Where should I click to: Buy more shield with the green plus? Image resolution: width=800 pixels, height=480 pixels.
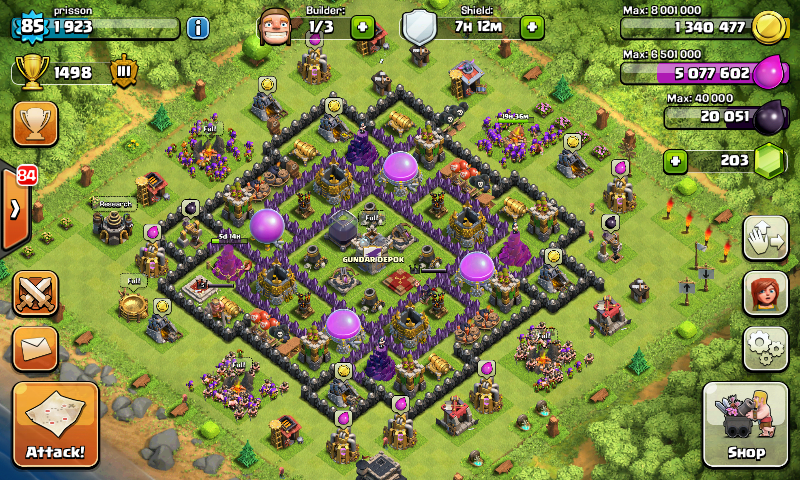coord(531,26)
